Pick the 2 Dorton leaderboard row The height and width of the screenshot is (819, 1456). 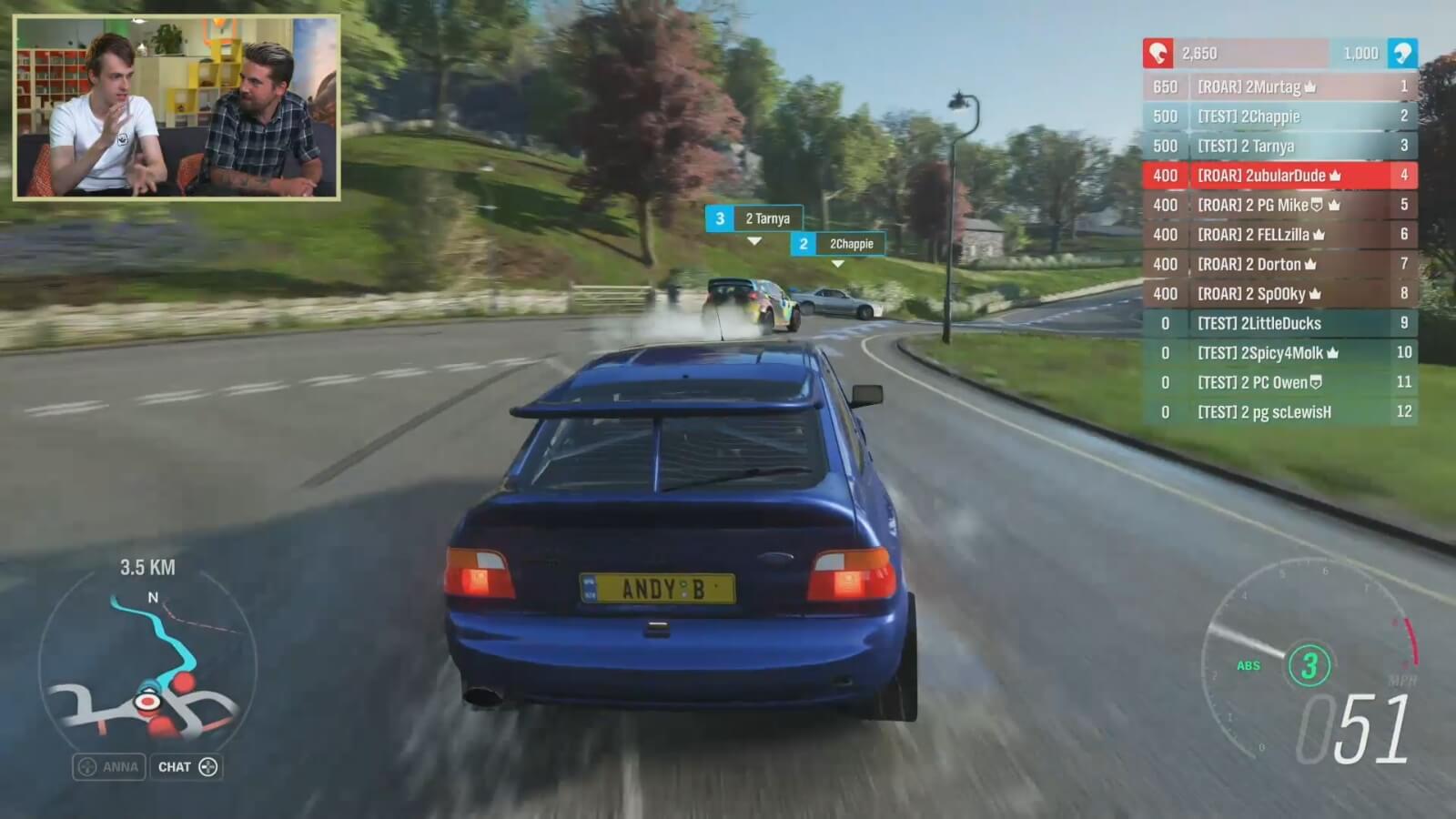click(x=1279, y=264)
